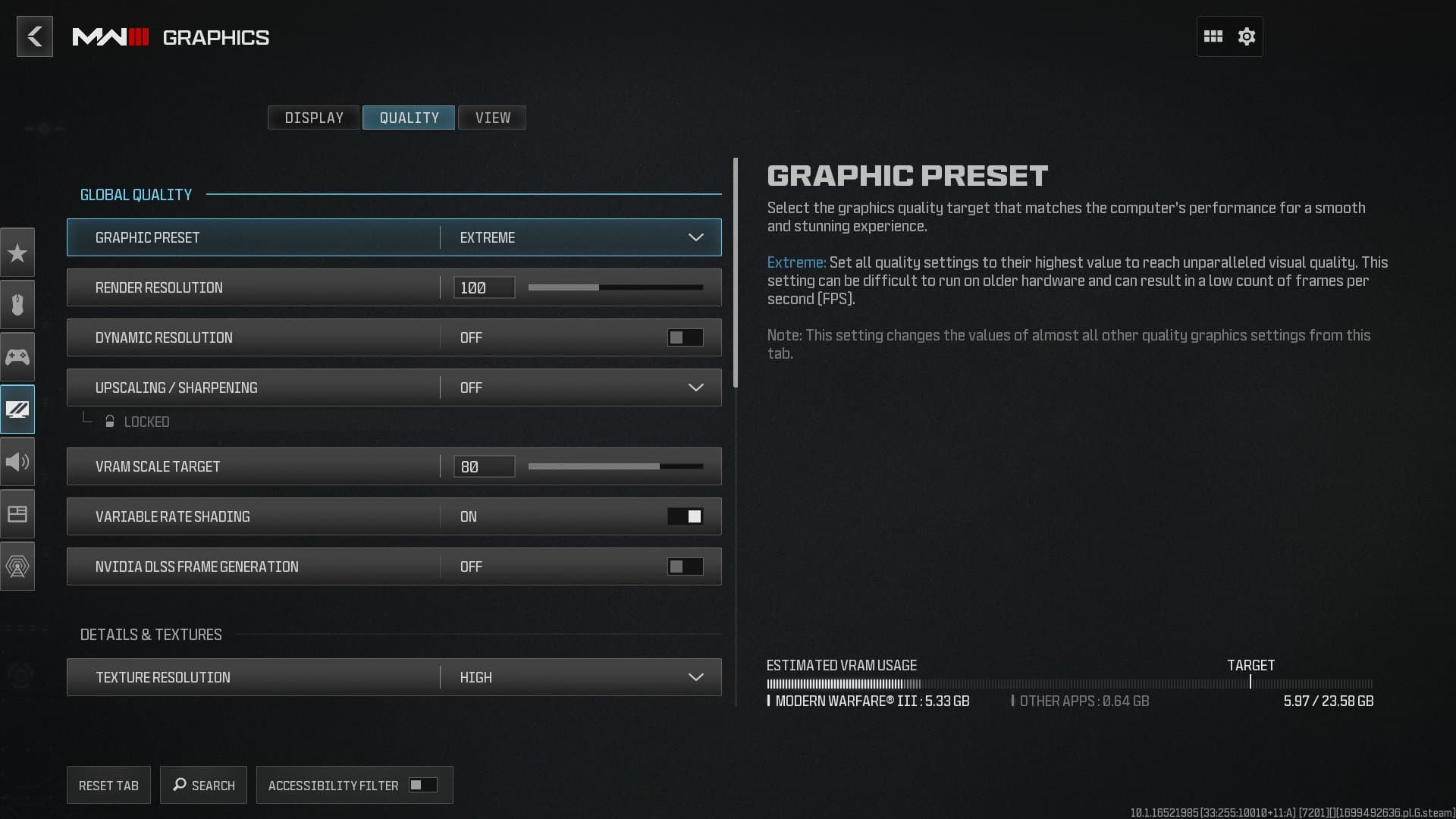Turn off Variable Rate Shading
Image resolution: width=1456 pixels, height=819 pixels.
tap(685, 516)
